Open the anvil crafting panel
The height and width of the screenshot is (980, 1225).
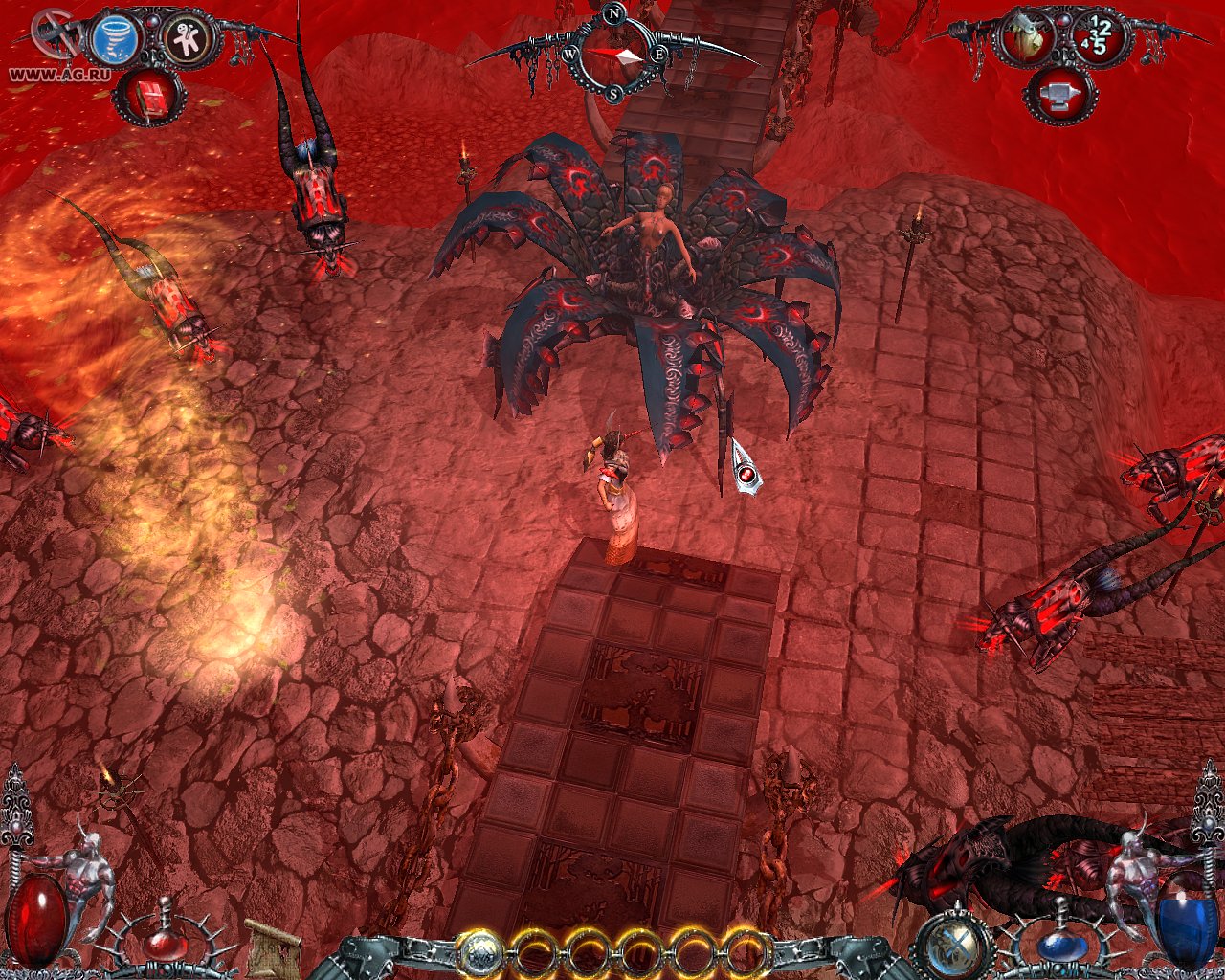[1064, 96]
